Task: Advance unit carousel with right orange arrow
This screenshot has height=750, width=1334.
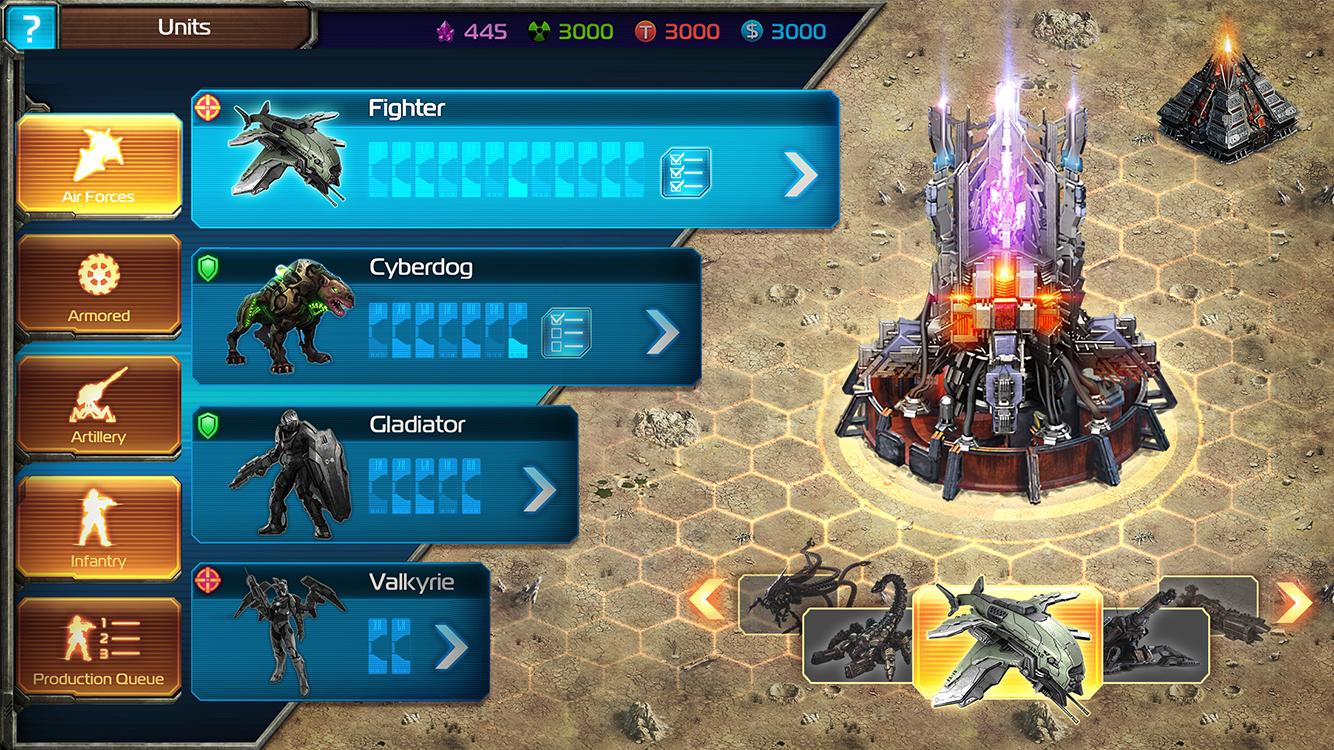Action: (1295, 601)
